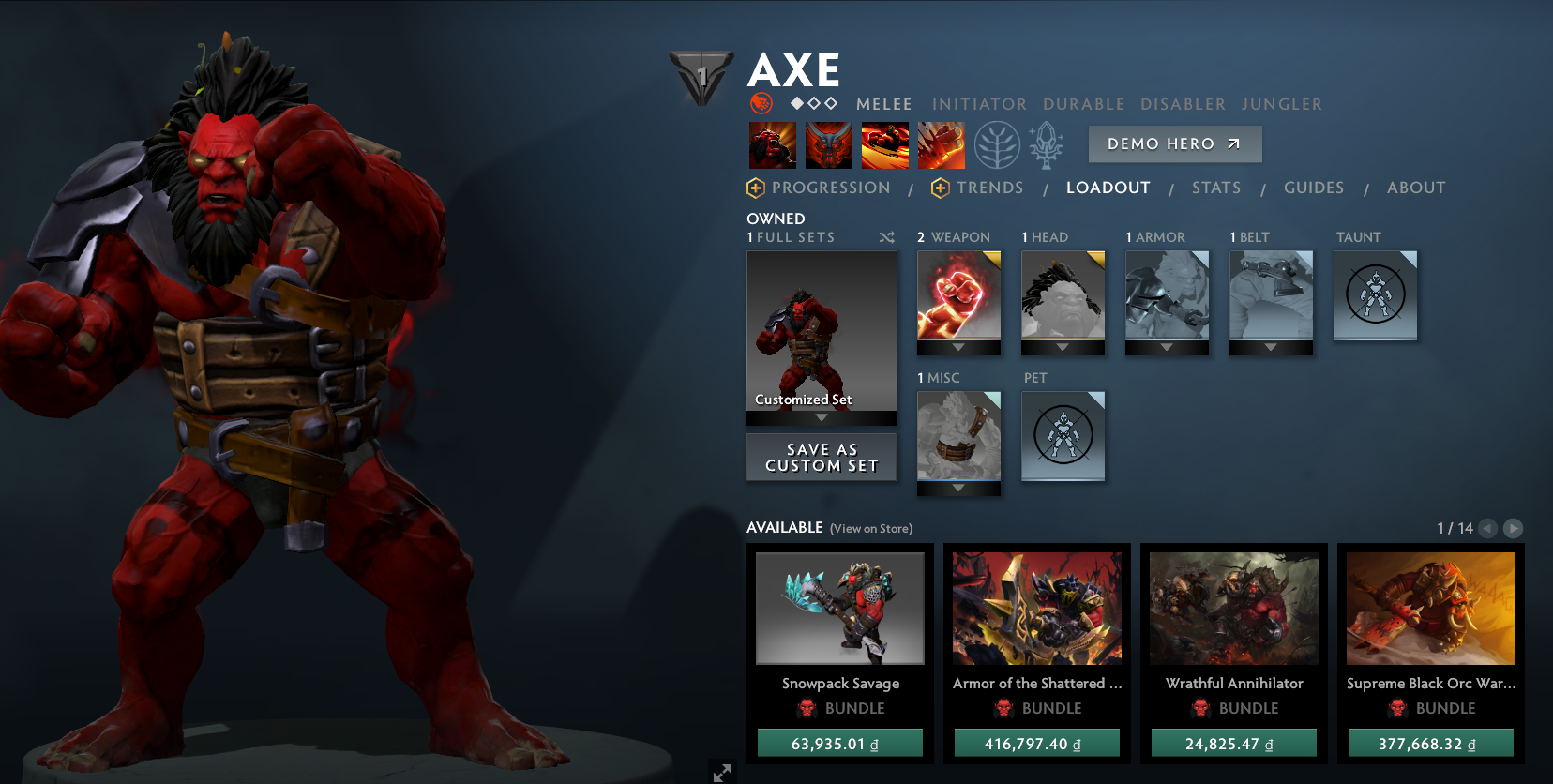Expand the Weapon slot item options
Viewport: 1553px width, 784px height.
[x=958, y=349]
